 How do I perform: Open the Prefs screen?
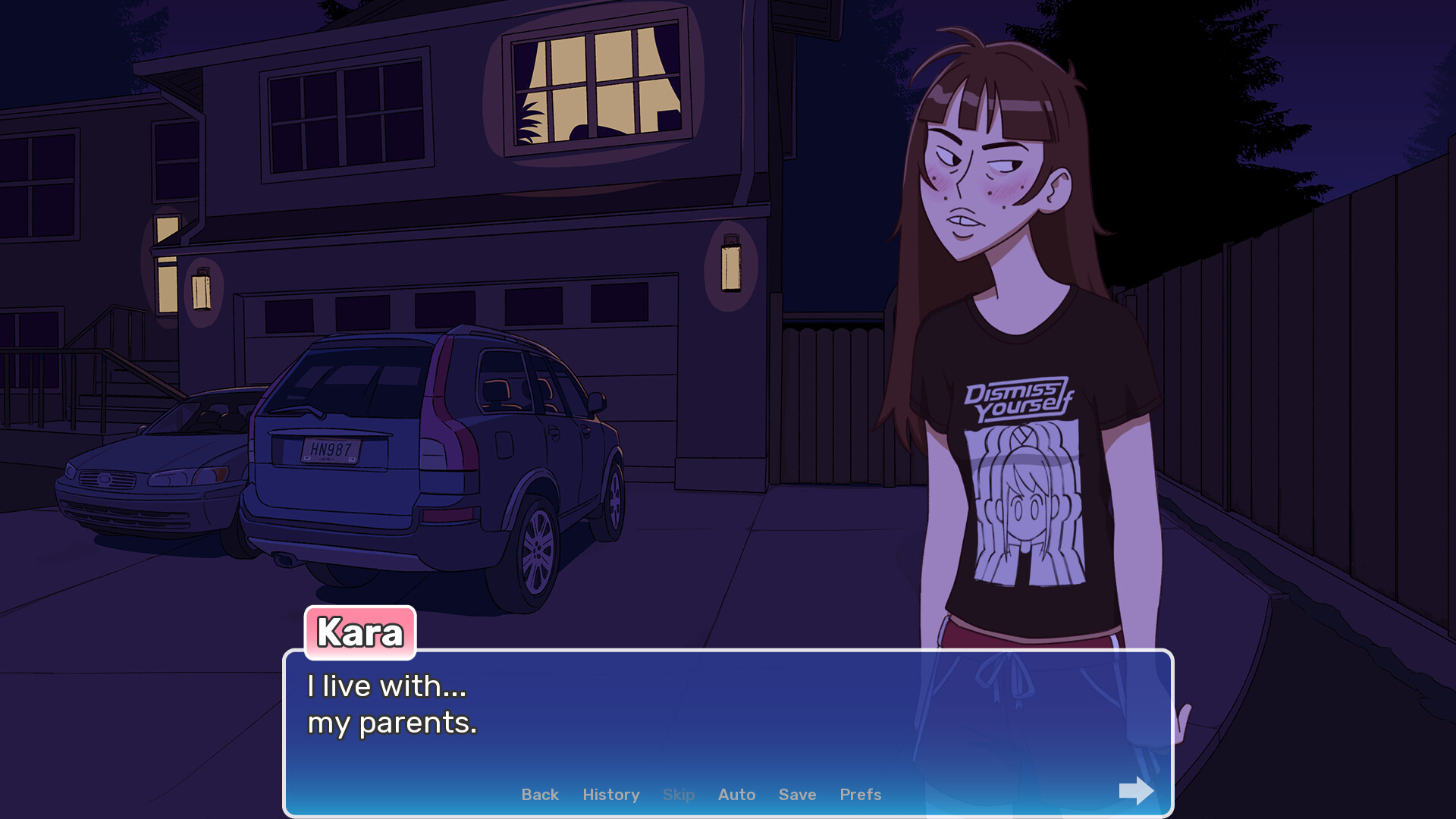pyautogui.click(x=860, y=795)
